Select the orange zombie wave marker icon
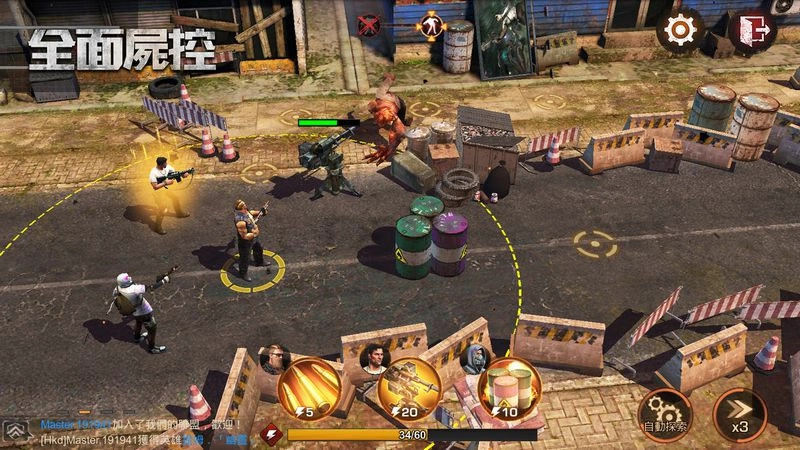 [432, 25]
